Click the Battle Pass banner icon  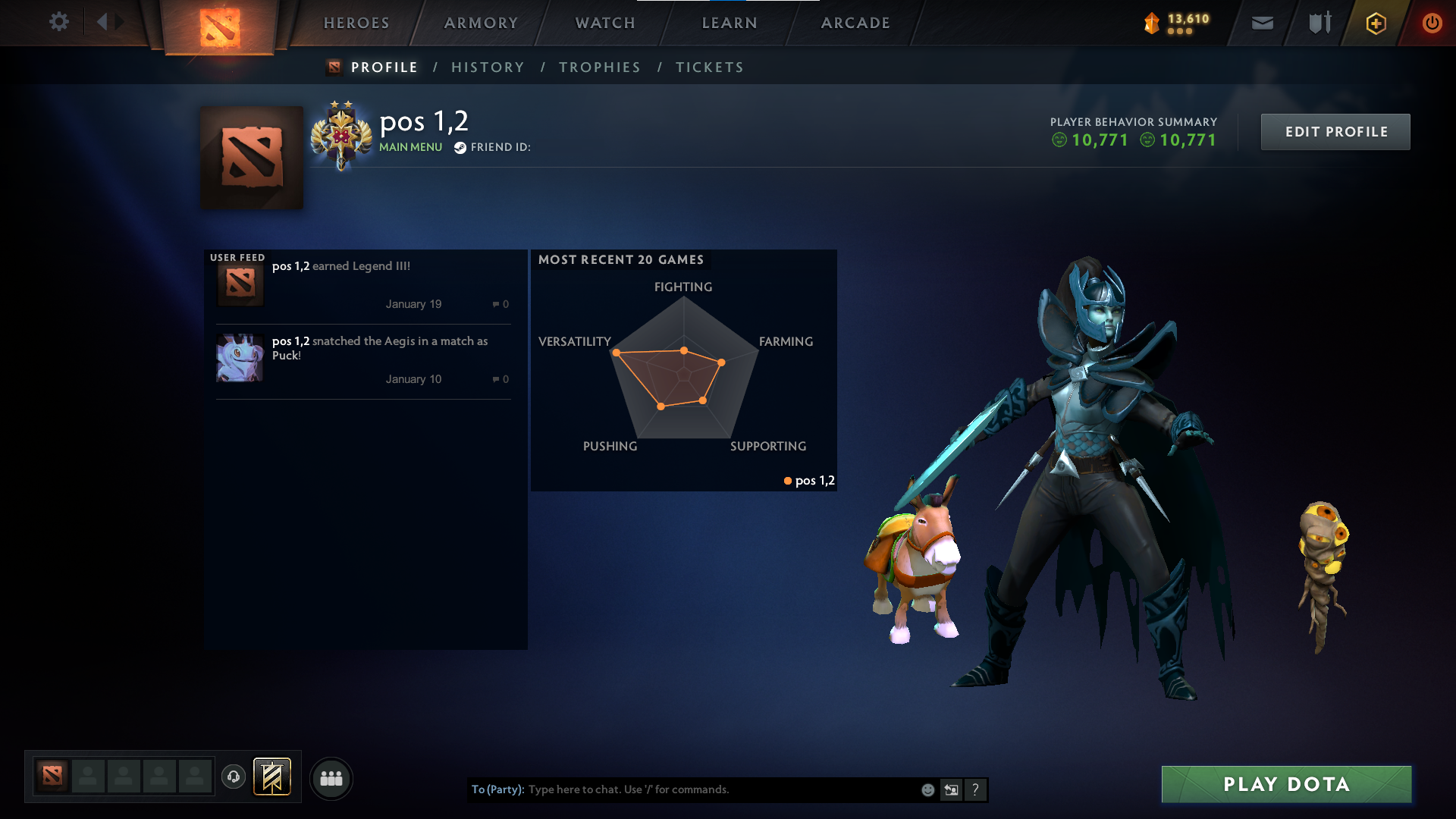click(271, 777)
